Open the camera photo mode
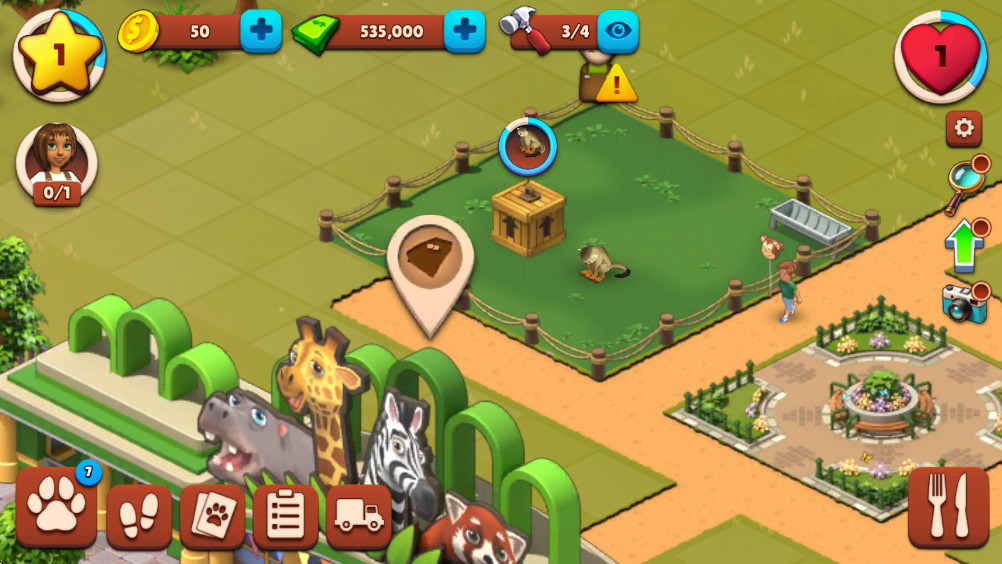The image size is (1002, 564). 964,303
